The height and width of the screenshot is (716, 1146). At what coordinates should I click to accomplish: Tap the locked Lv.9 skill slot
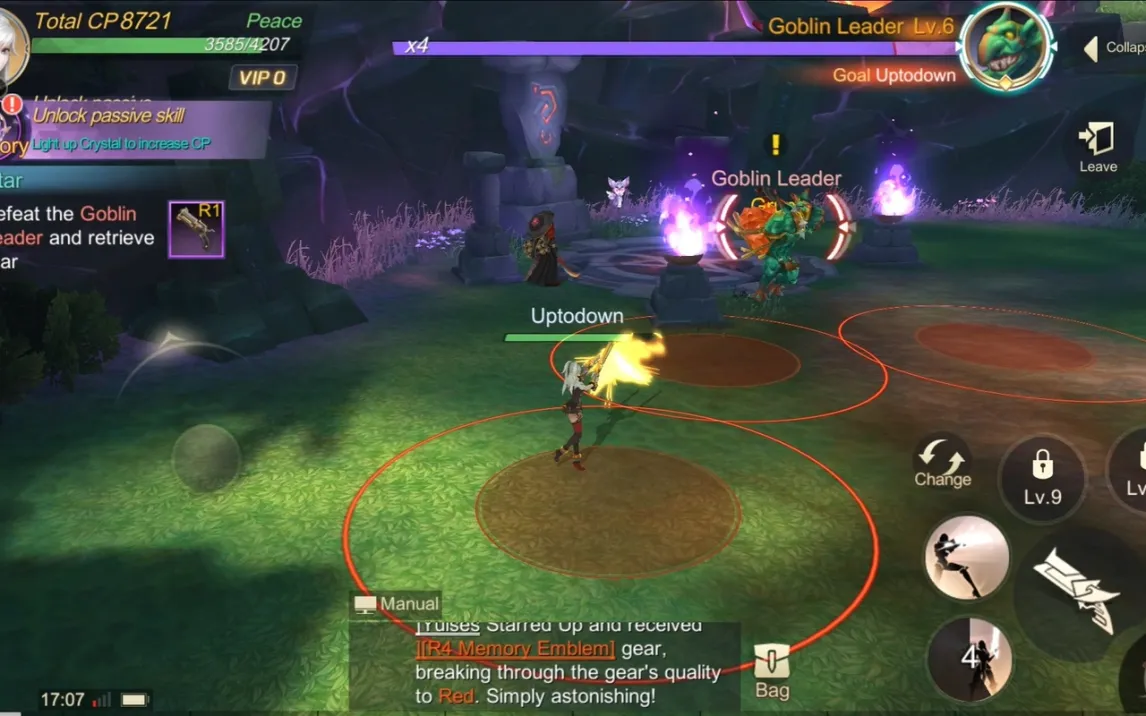tap(1042, 477)
